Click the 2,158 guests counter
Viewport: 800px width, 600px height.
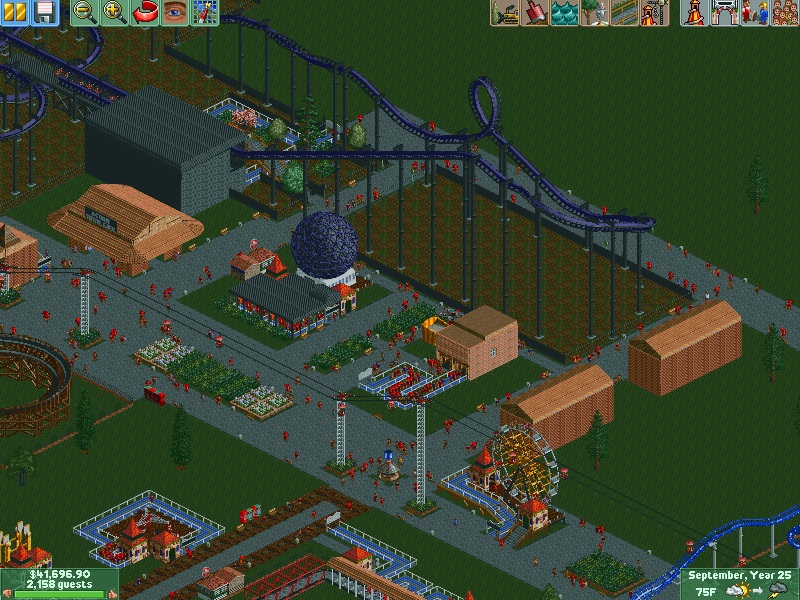click(60, 585)
